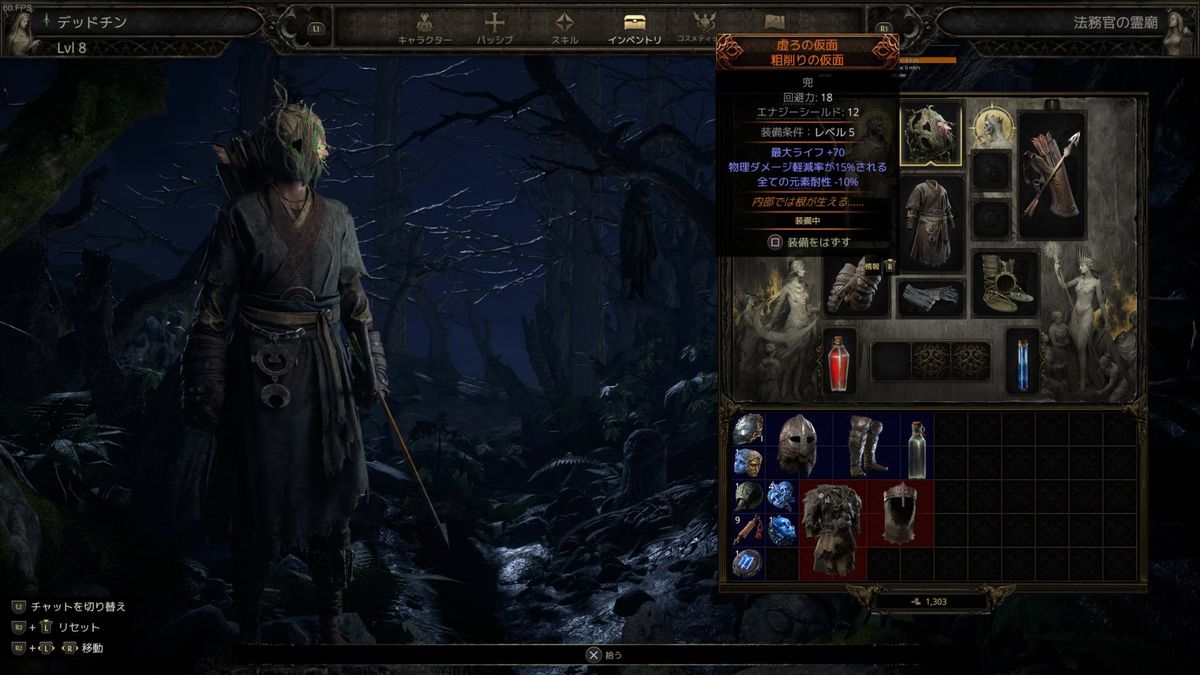The height and width of the screenshot is (675, 1200).
Task: Select the empty glass flask in inventory
Action: (x=916, y=446)
